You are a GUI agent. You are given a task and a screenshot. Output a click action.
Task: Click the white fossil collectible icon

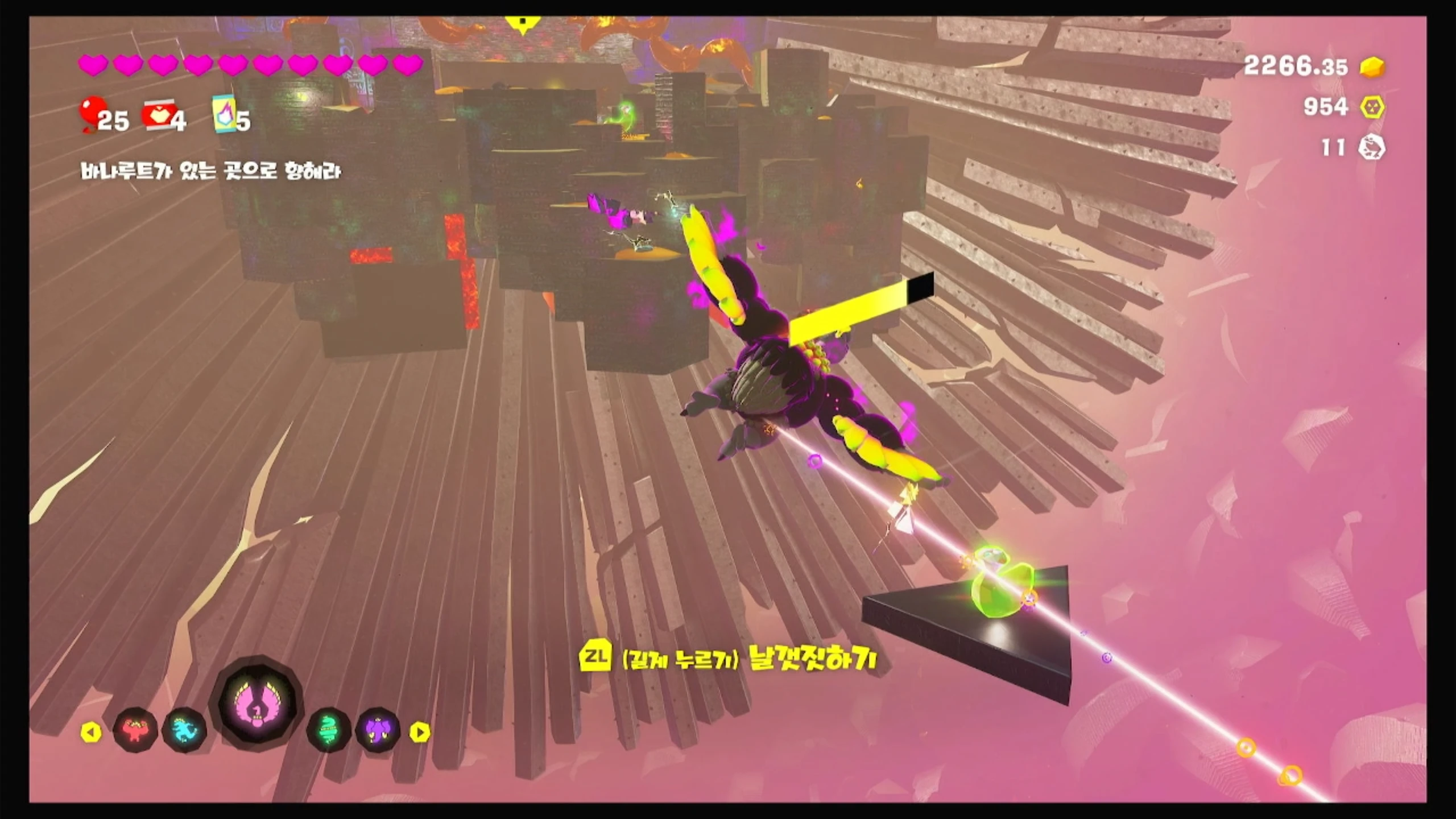pos(1372,148)
